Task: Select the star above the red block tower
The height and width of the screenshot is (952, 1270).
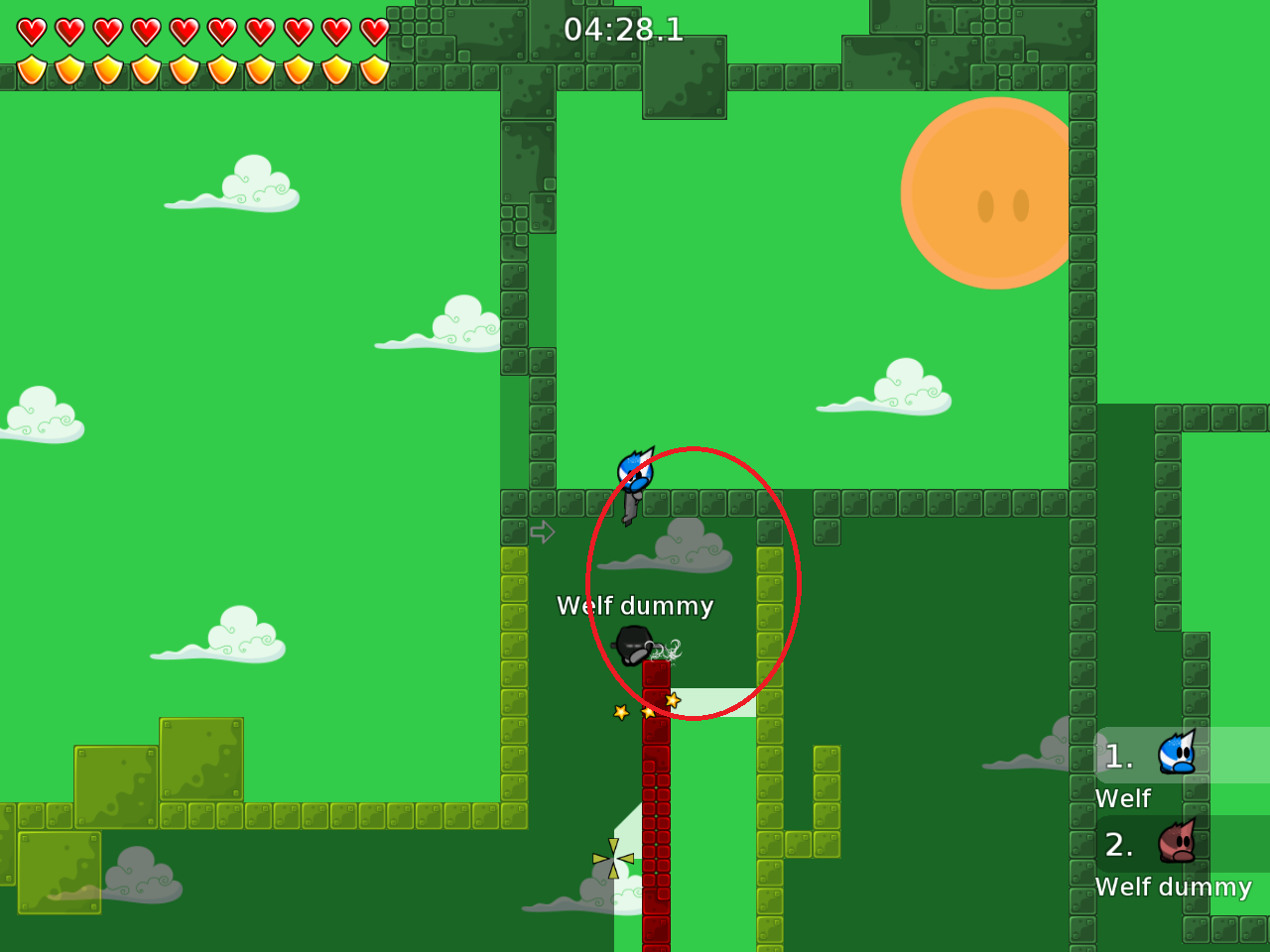Action: pos(673,699)
